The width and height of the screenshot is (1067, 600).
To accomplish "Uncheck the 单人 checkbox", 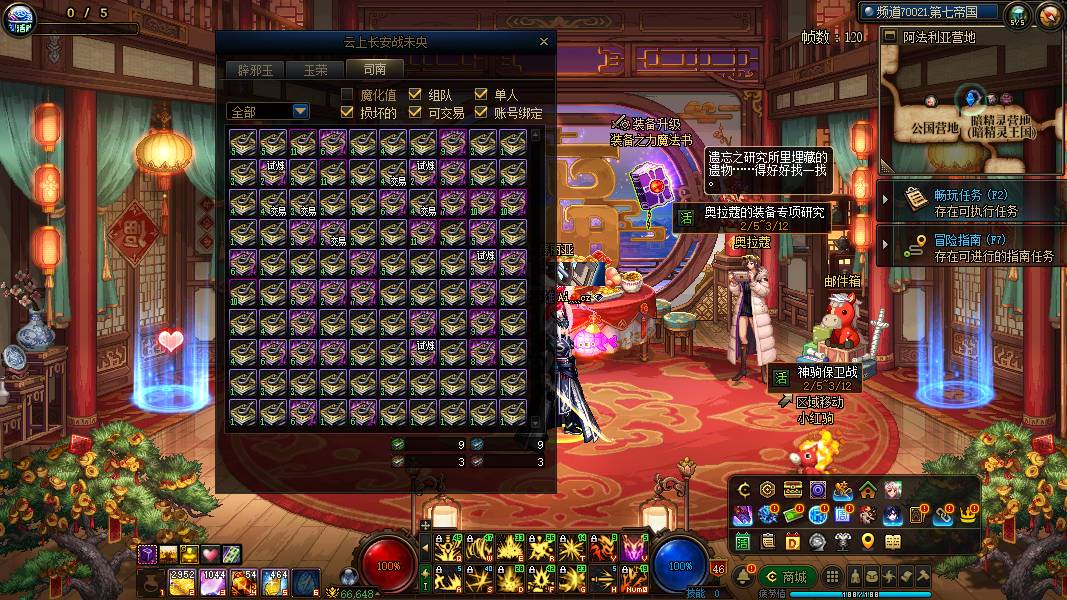I will click(x=481, y=95).
